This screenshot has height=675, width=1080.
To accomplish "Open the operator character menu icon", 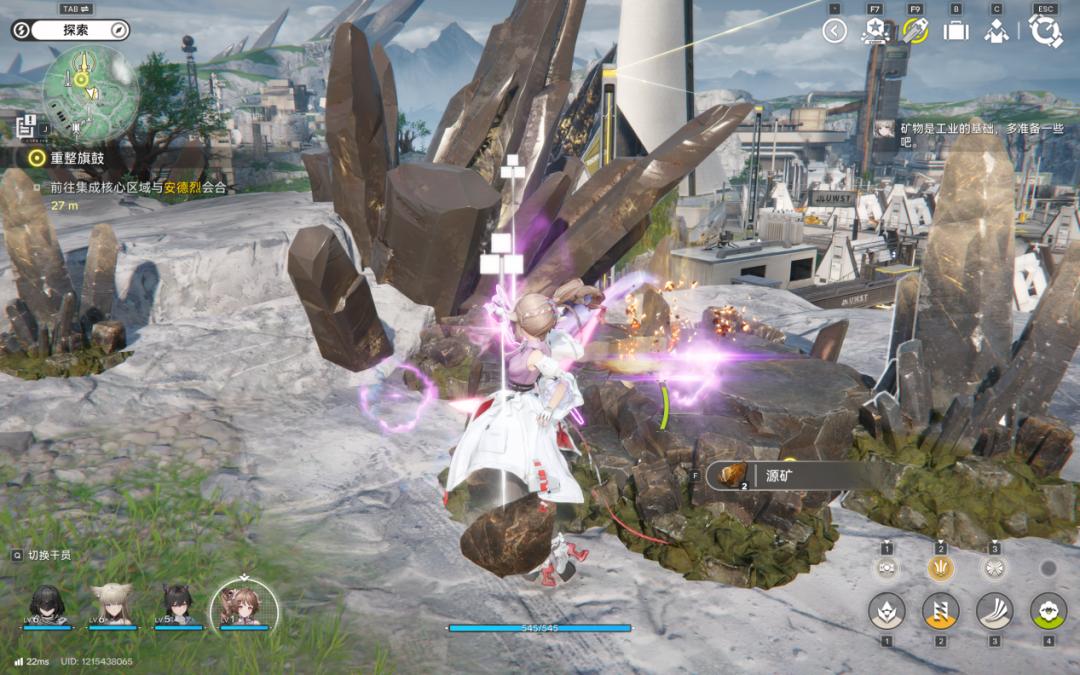I will tap(996, 31).
